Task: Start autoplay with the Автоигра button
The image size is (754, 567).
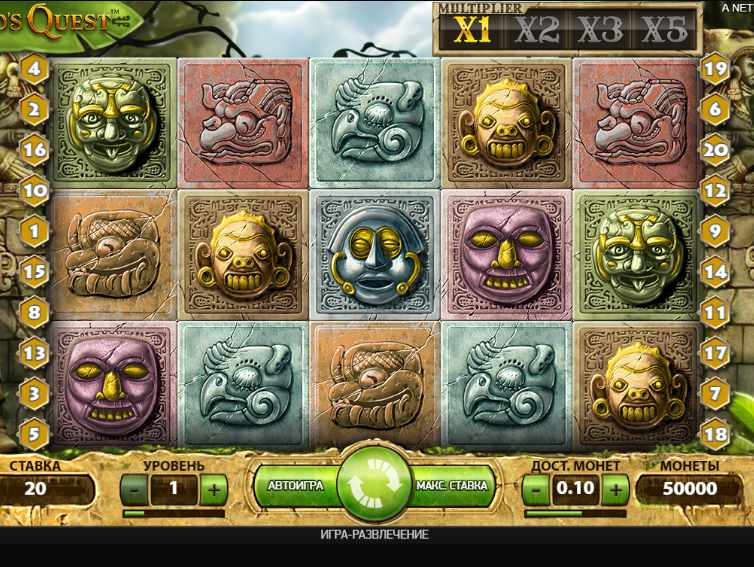Action: point(296,486)
